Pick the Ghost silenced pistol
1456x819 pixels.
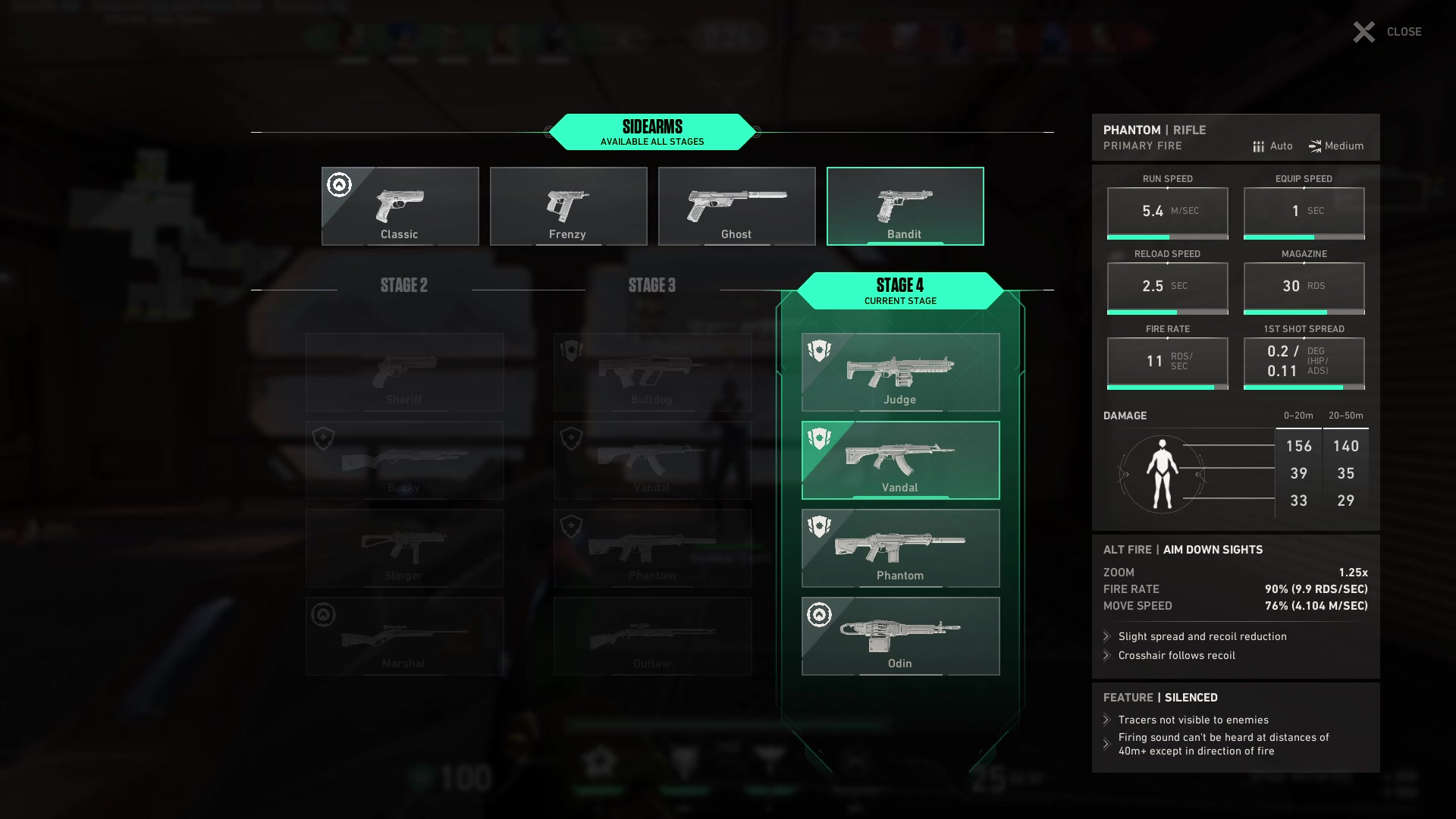coord(736,206)
